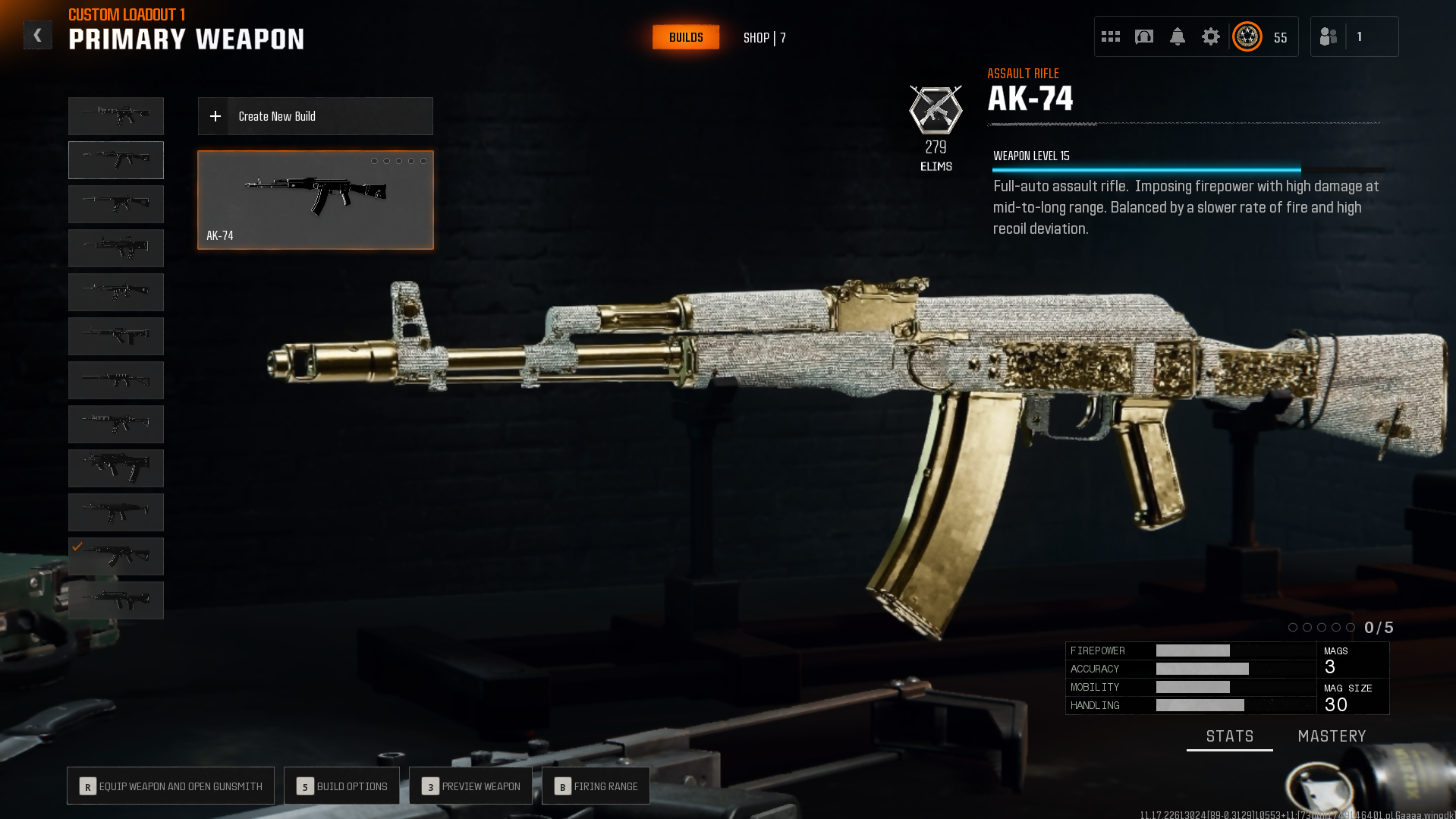The height and width of the screenshot is (819, 1456).
Task: Equip weapon and open Gunsmith
Action: (x=171, y=786)
